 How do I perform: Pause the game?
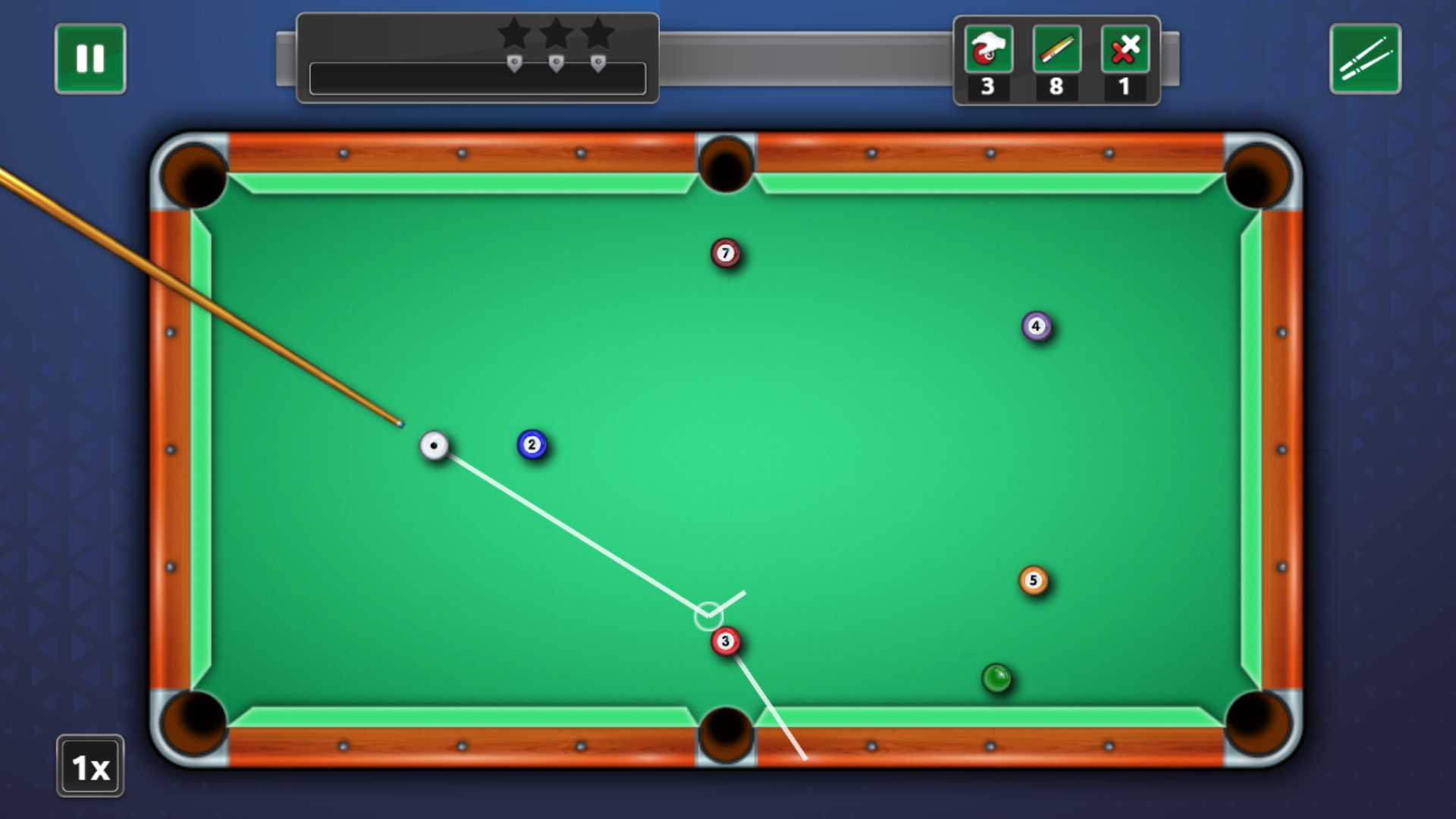point(89,57)
